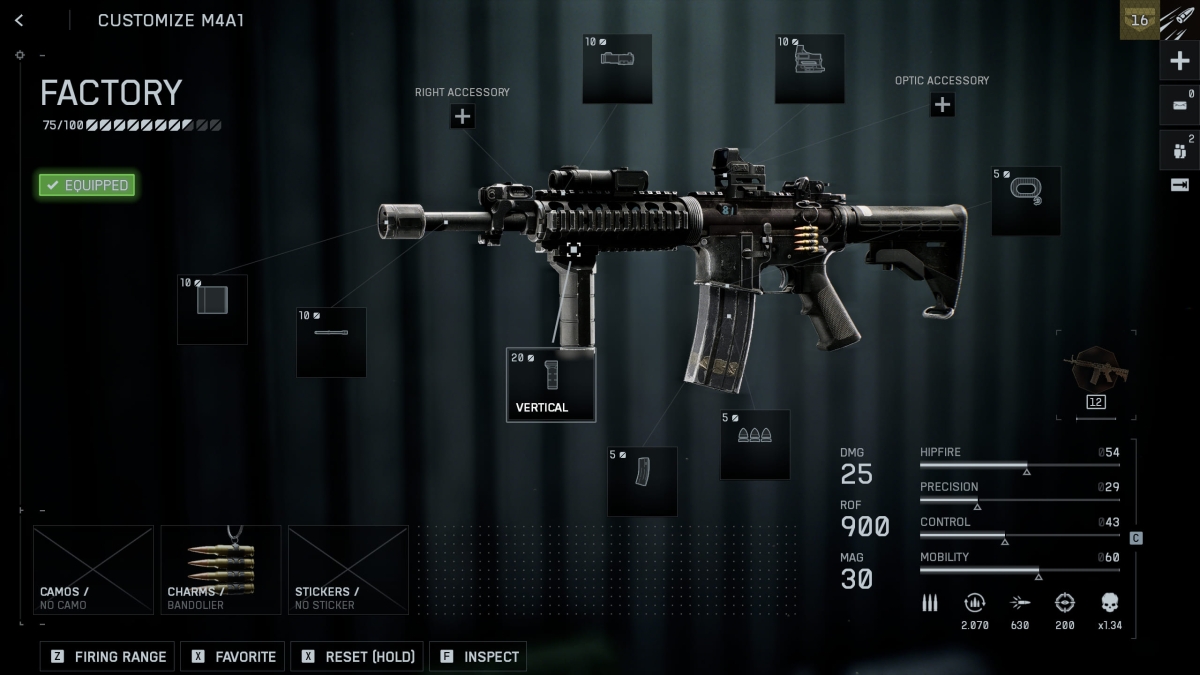Select the magazine attachment slot
This screenshot has height=675, width=1200.
642,481
